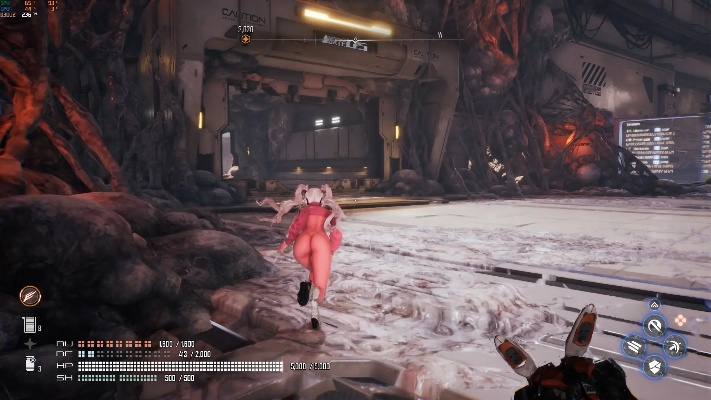Select the four-point star icon between item slots
711x400 pixels.
[30, 344]
